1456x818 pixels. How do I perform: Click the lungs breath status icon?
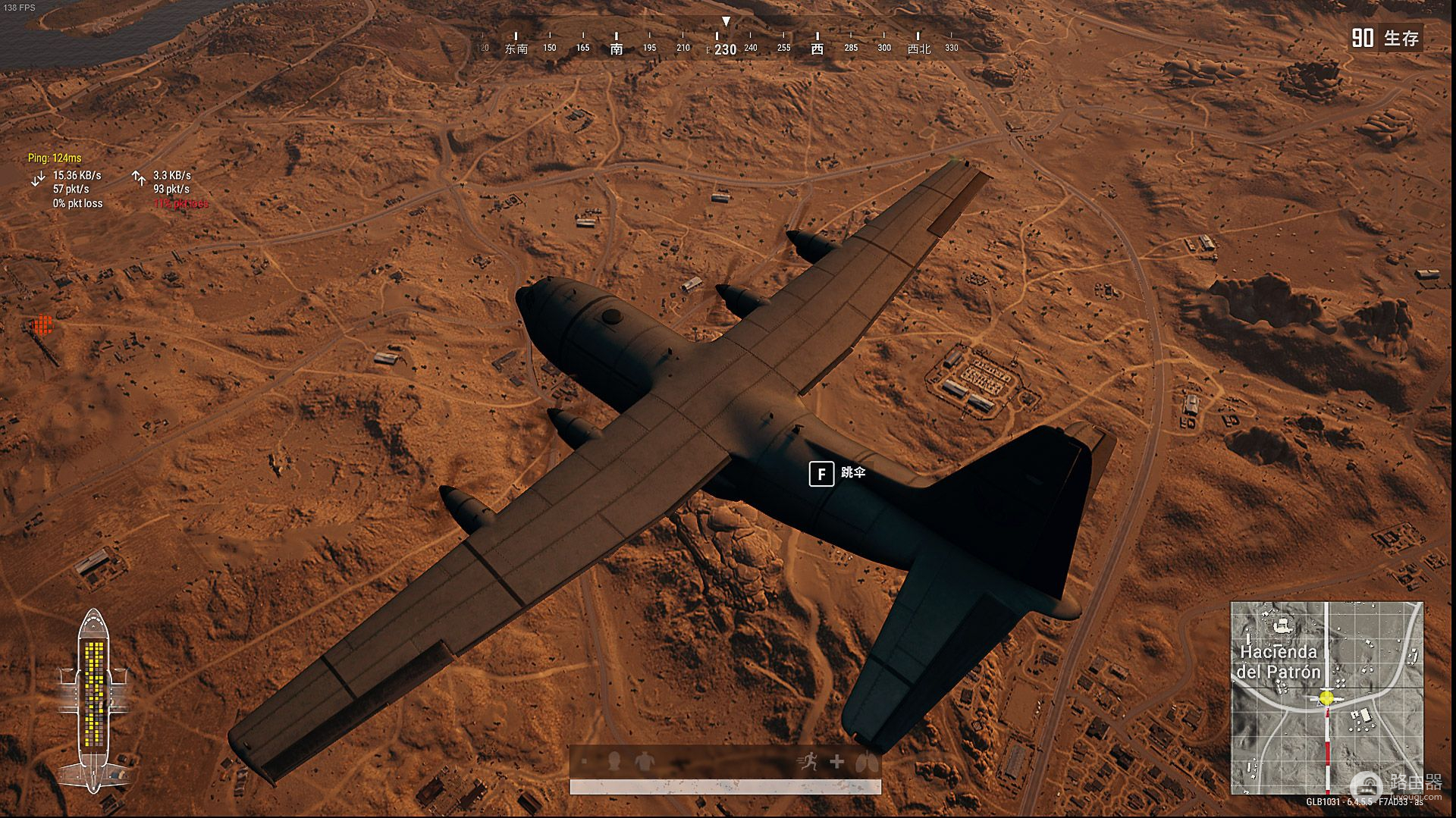[866, 761]
